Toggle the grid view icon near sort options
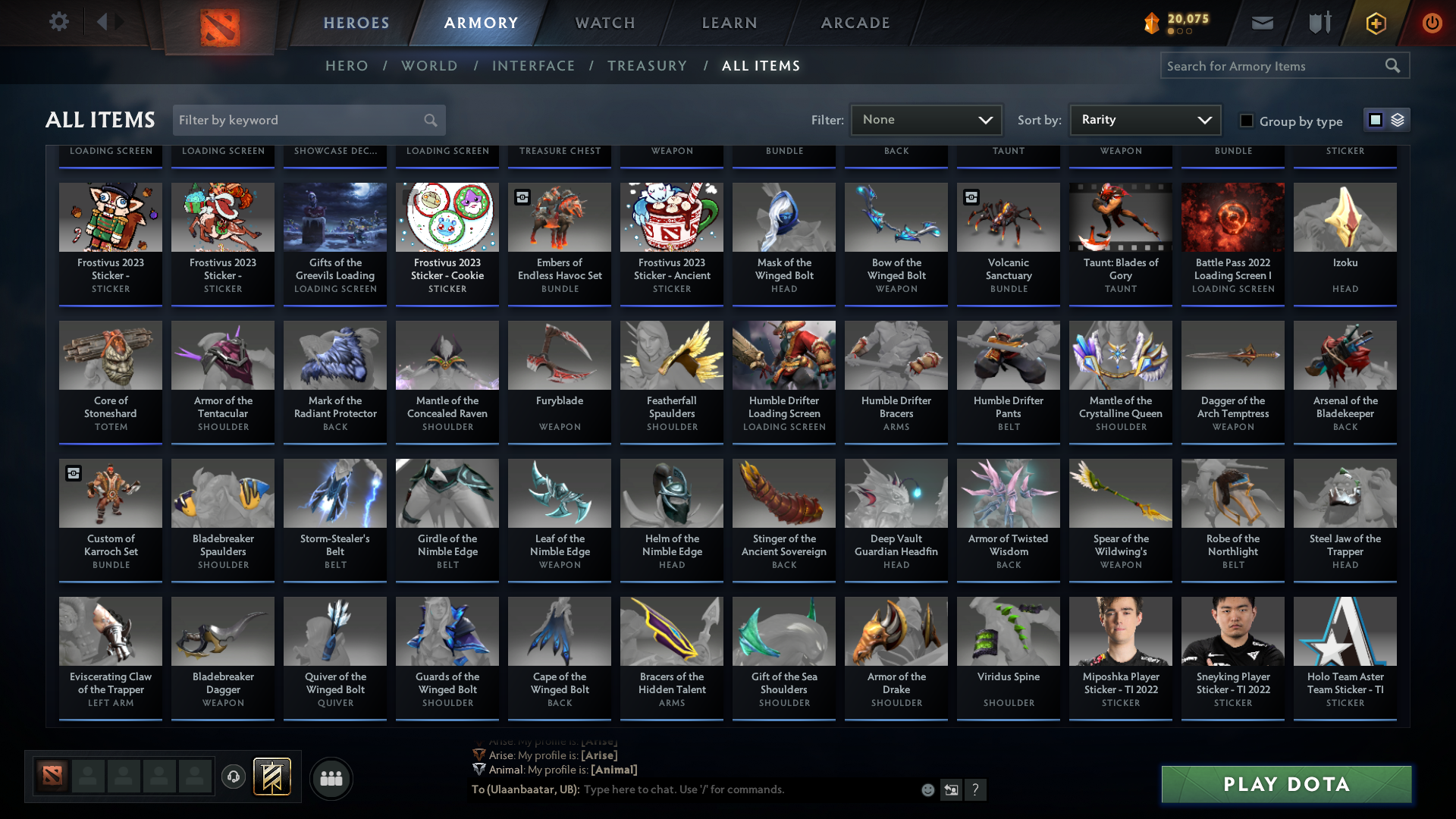 [1375, 119]
